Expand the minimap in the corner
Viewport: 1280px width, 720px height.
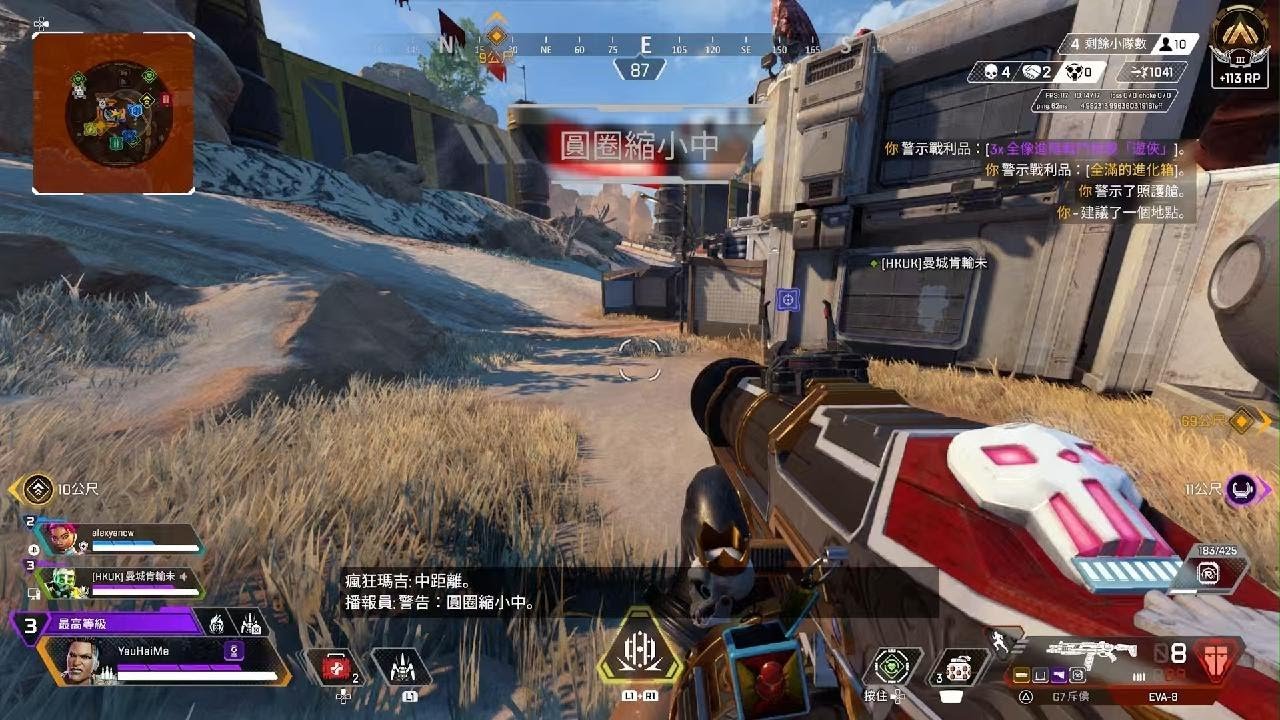(113, 110)
